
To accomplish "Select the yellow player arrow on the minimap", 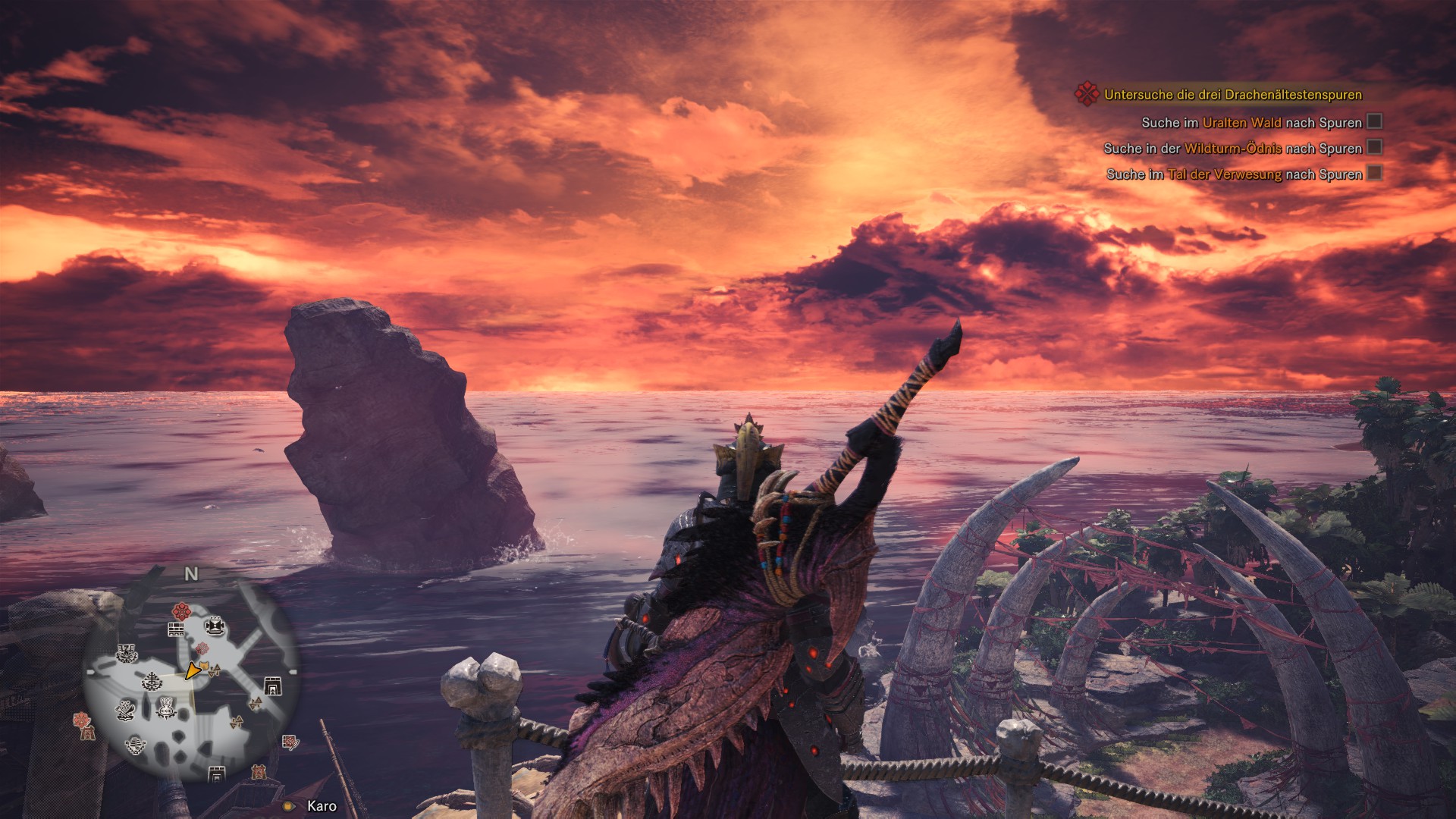I will 193,670.
